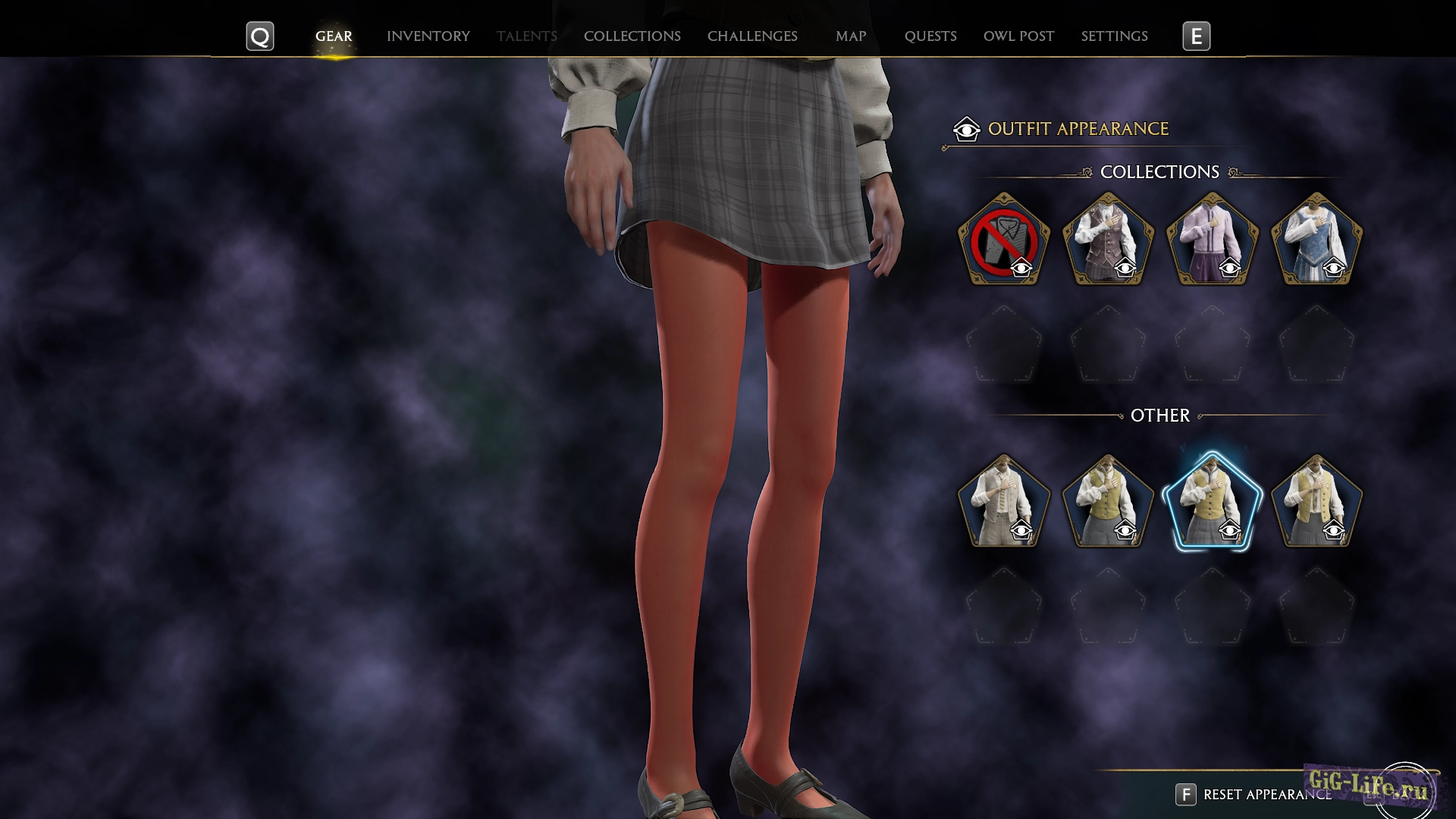Image resolution: width=1456 pixels, height=819 pixels.
Task: Pick the blue dress outfit appearance
Action: click(x=1316, y=240)
